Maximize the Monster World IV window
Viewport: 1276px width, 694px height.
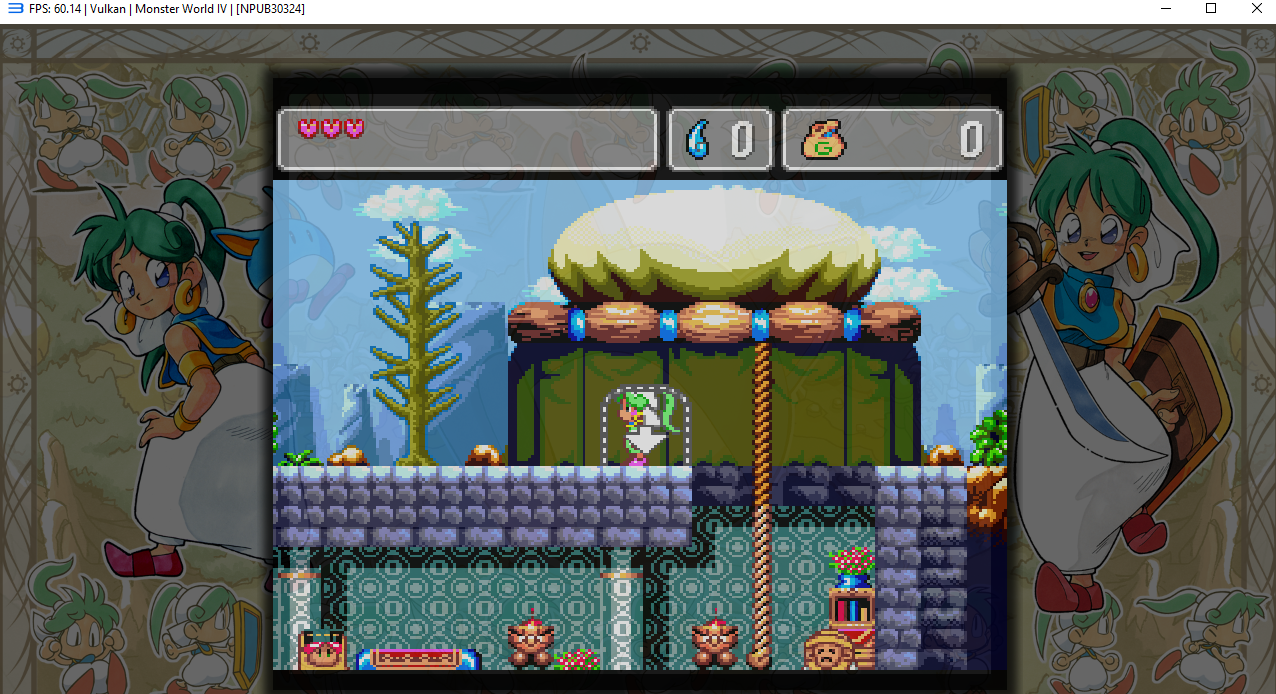tap(1211, 9)
